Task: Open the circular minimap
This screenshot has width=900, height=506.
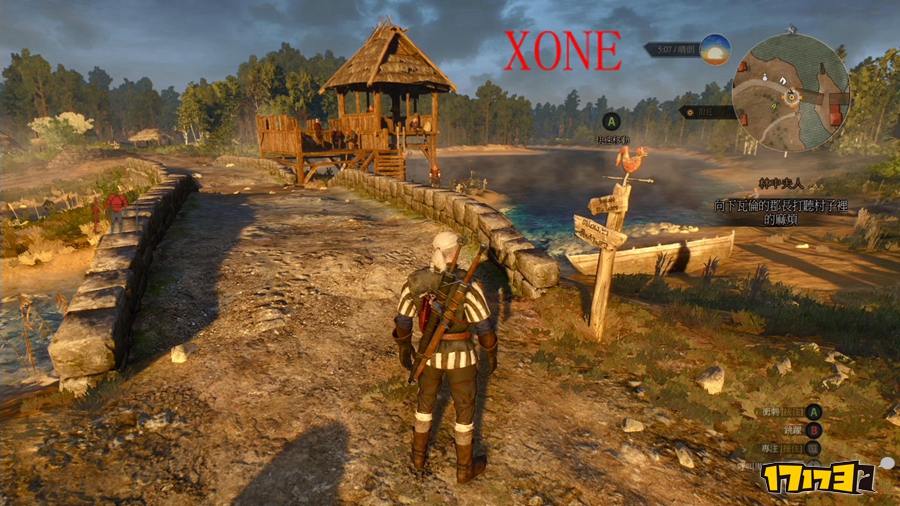Action: (x=790, y=92)
